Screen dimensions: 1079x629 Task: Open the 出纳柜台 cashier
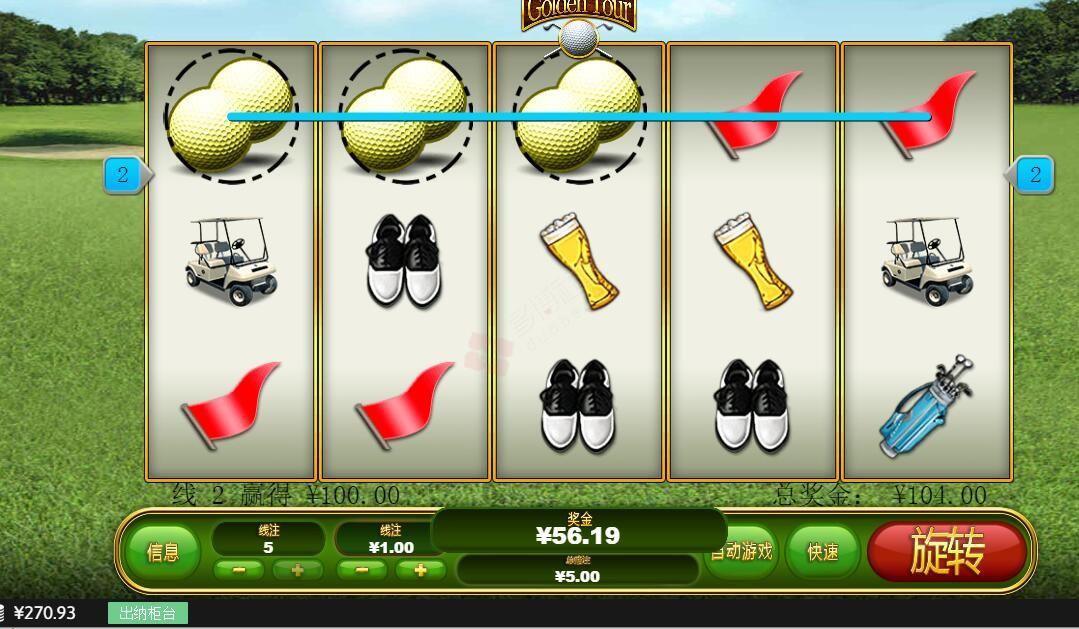(148, 613)
